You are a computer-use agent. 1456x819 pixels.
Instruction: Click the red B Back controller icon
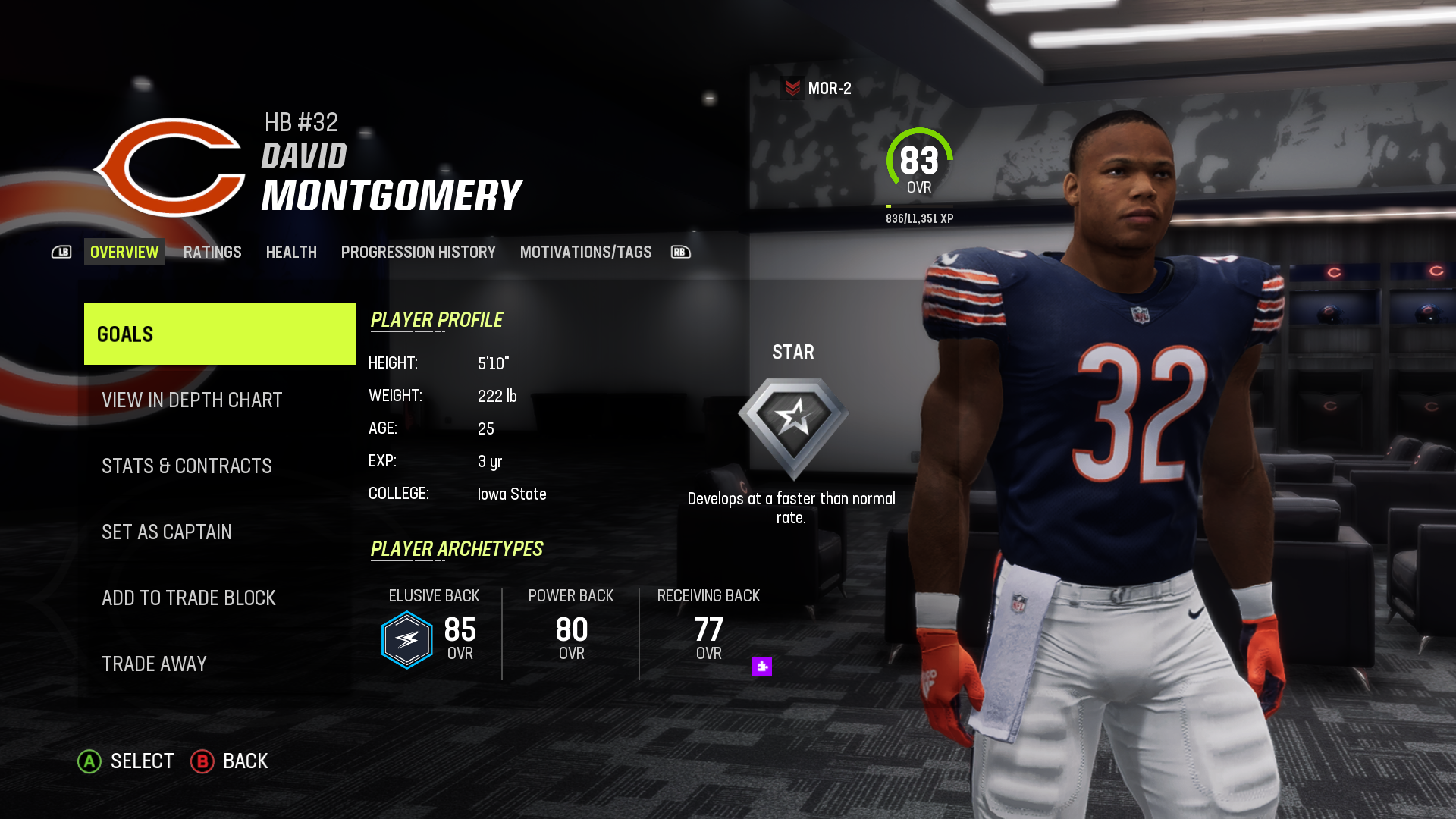(x=201, y=761)
